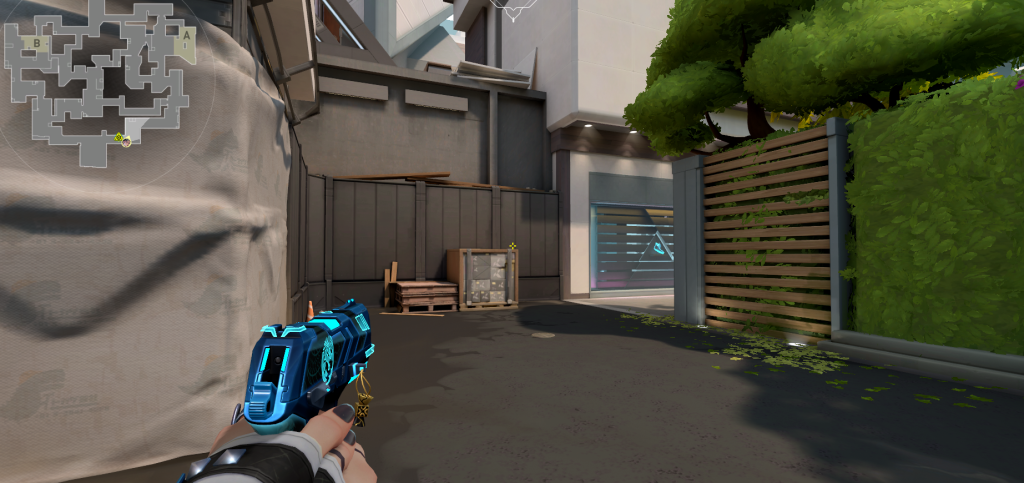Image resolution: width=1024 pixels, height=483 pixels.
Task: Select the player agent icon on minimap
Action: (x=126, y=142)
